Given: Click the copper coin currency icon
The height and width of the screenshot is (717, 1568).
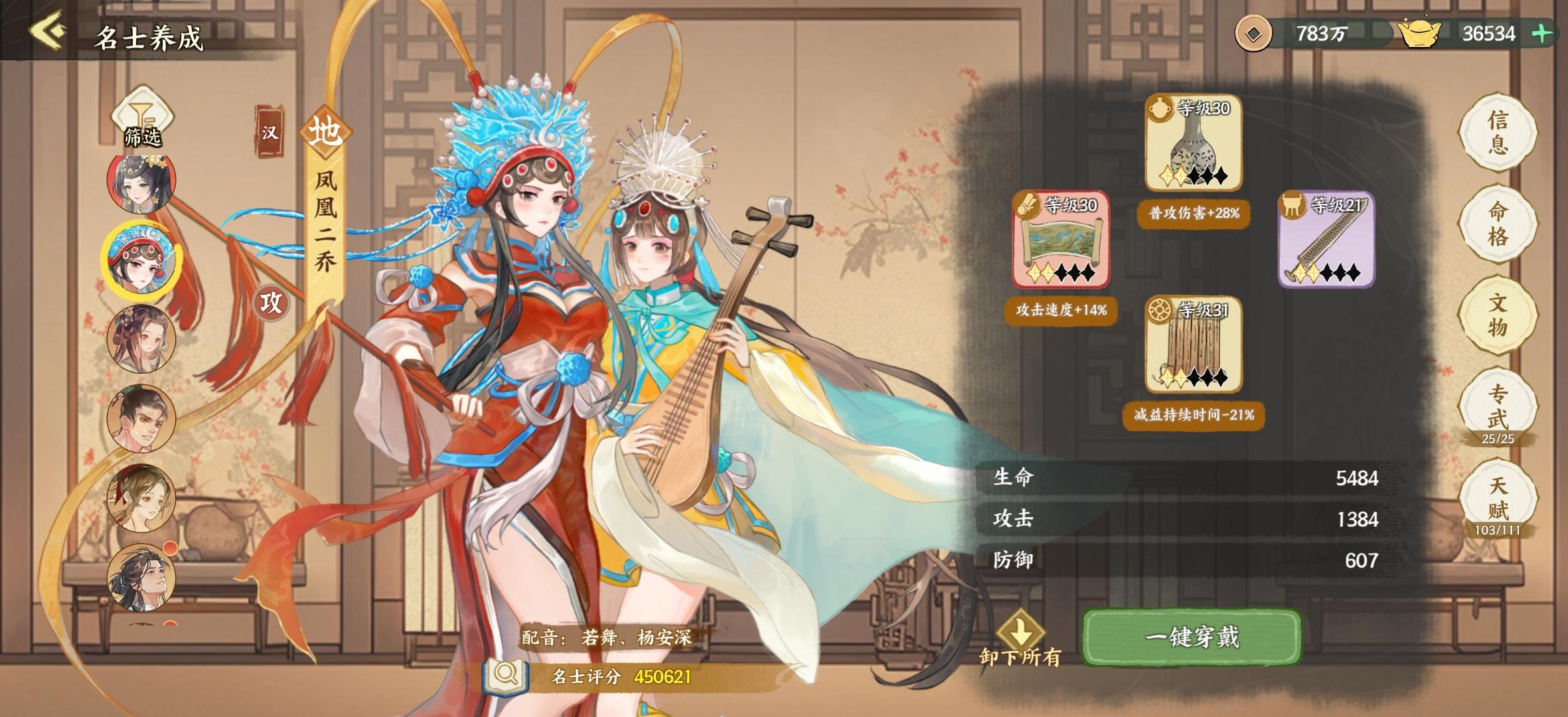Looking at the screenshot, I should 1255,32.
